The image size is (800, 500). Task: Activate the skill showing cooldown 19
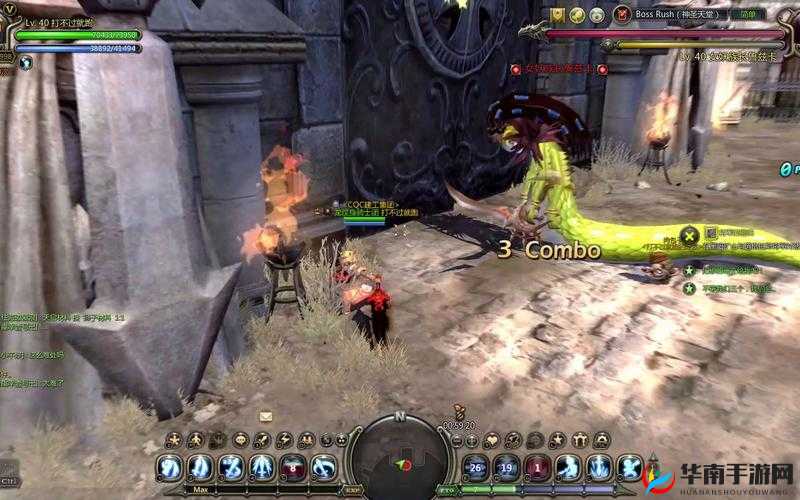507,467
